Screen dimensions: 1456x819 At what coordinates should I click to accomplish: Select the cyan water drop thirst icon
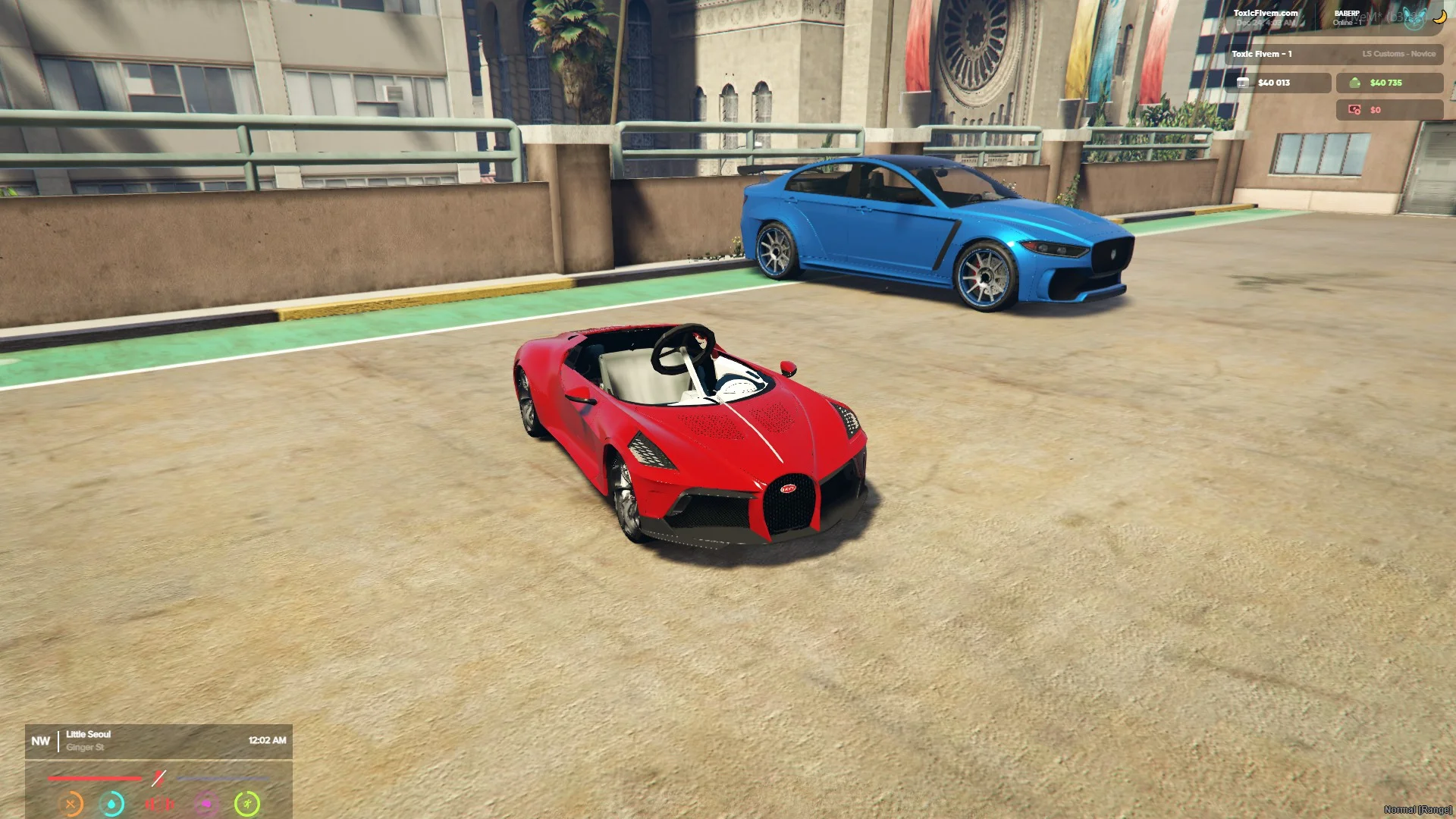coord(112,804)
